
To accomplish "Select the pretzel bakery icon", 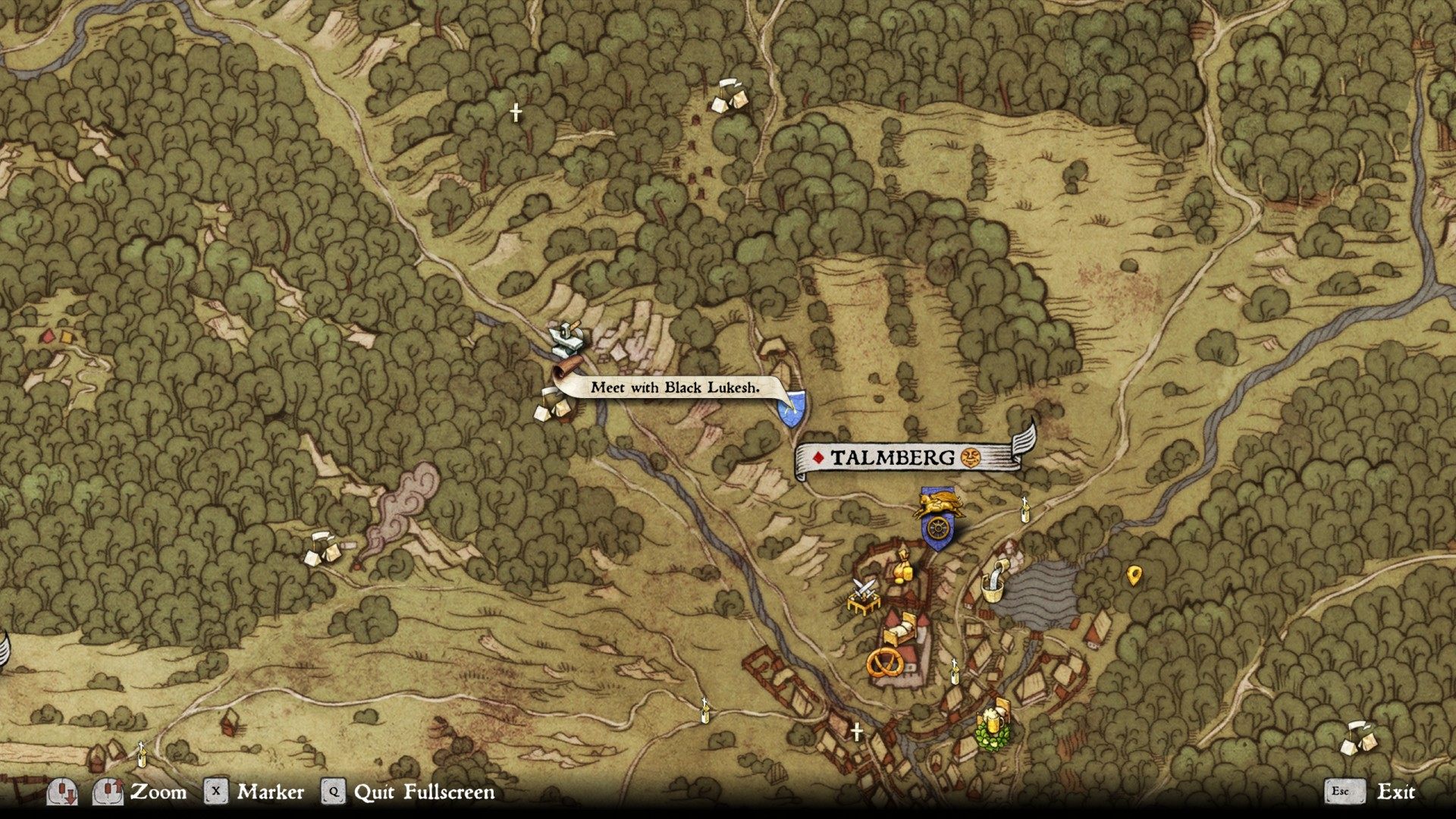I will pyautogui.click(x=883, y=662).
